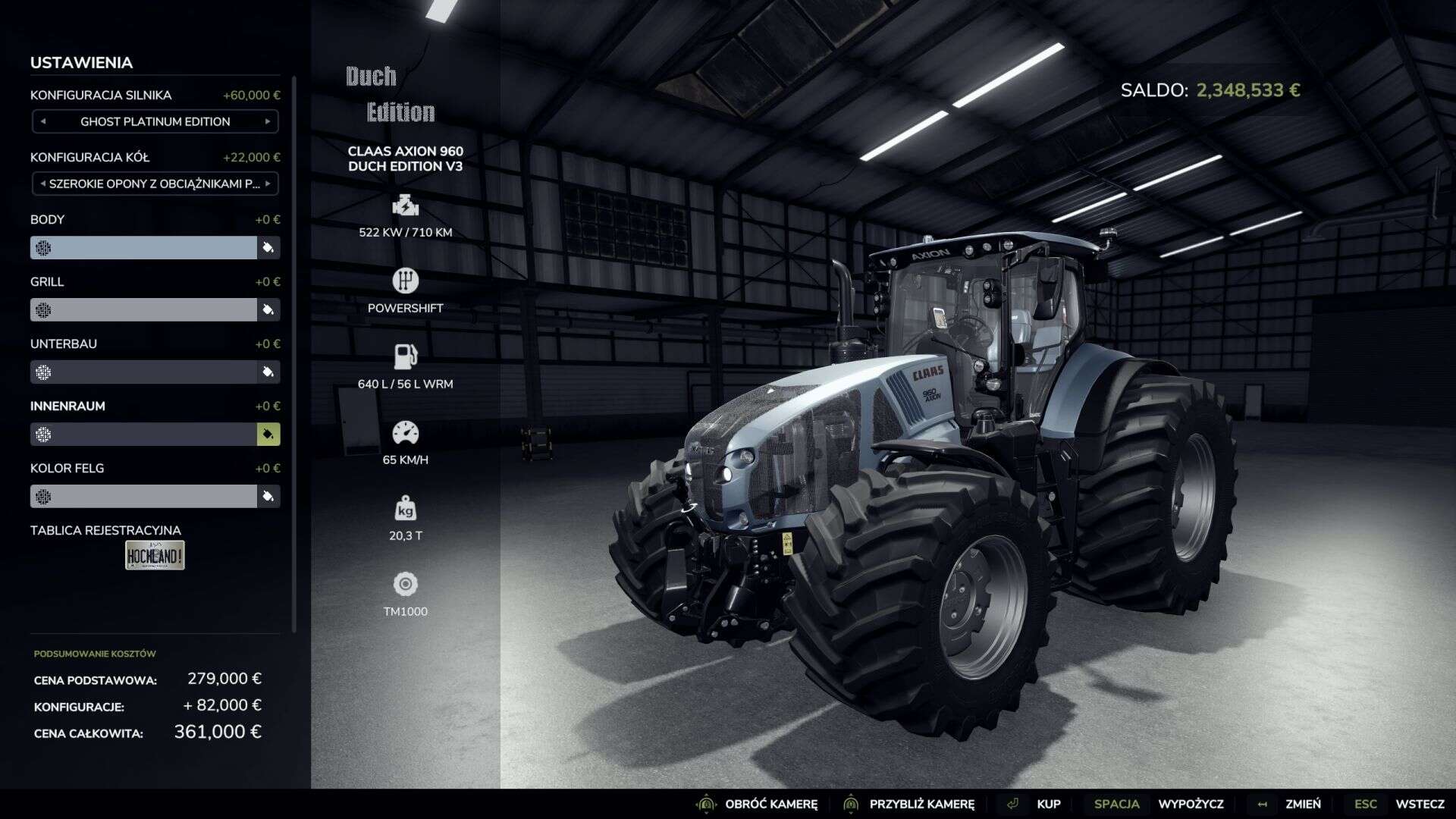This screenshot has width=1456, height=819.
Task: Go back with Wstecz
Action: coord(1419,804)
